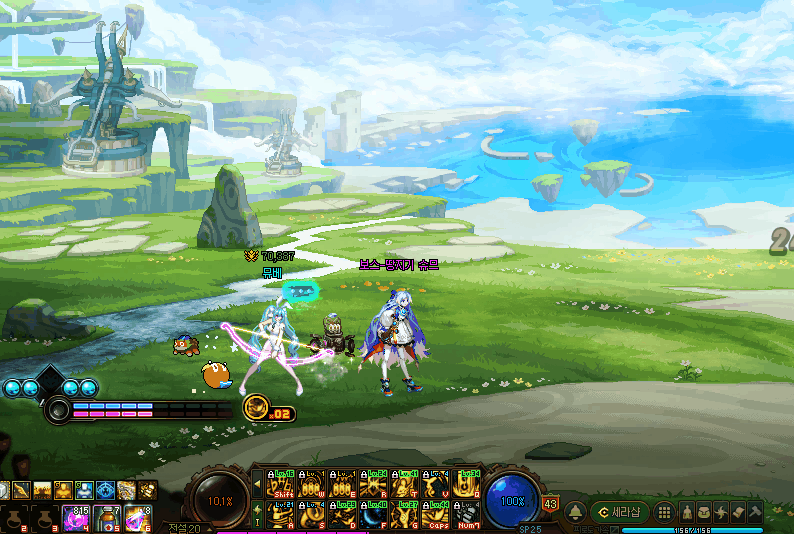Screen dimensions: 794x534
Task: Activate the Lv.41 skill on T
Action: coord(406,484)
